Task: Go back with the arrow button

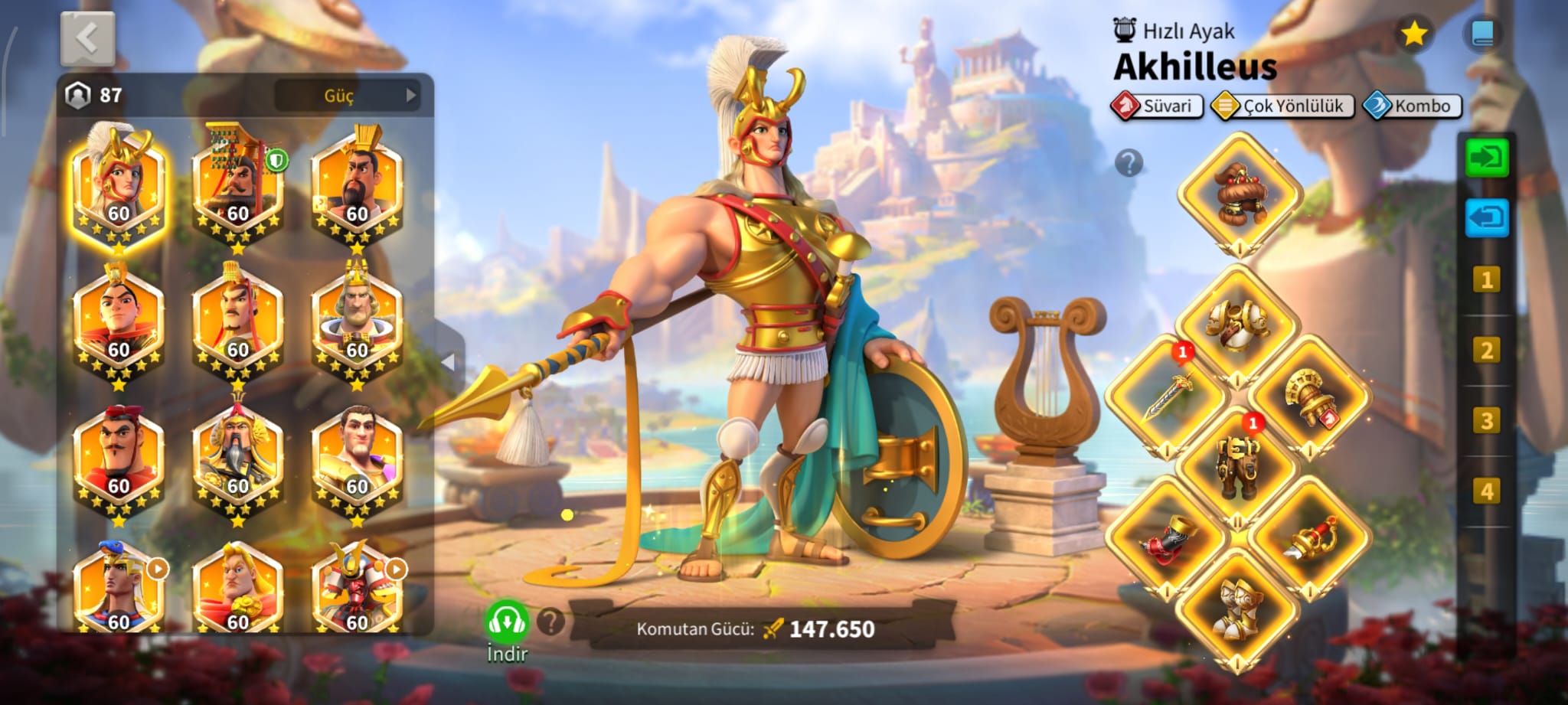Action: pos(87,38)
